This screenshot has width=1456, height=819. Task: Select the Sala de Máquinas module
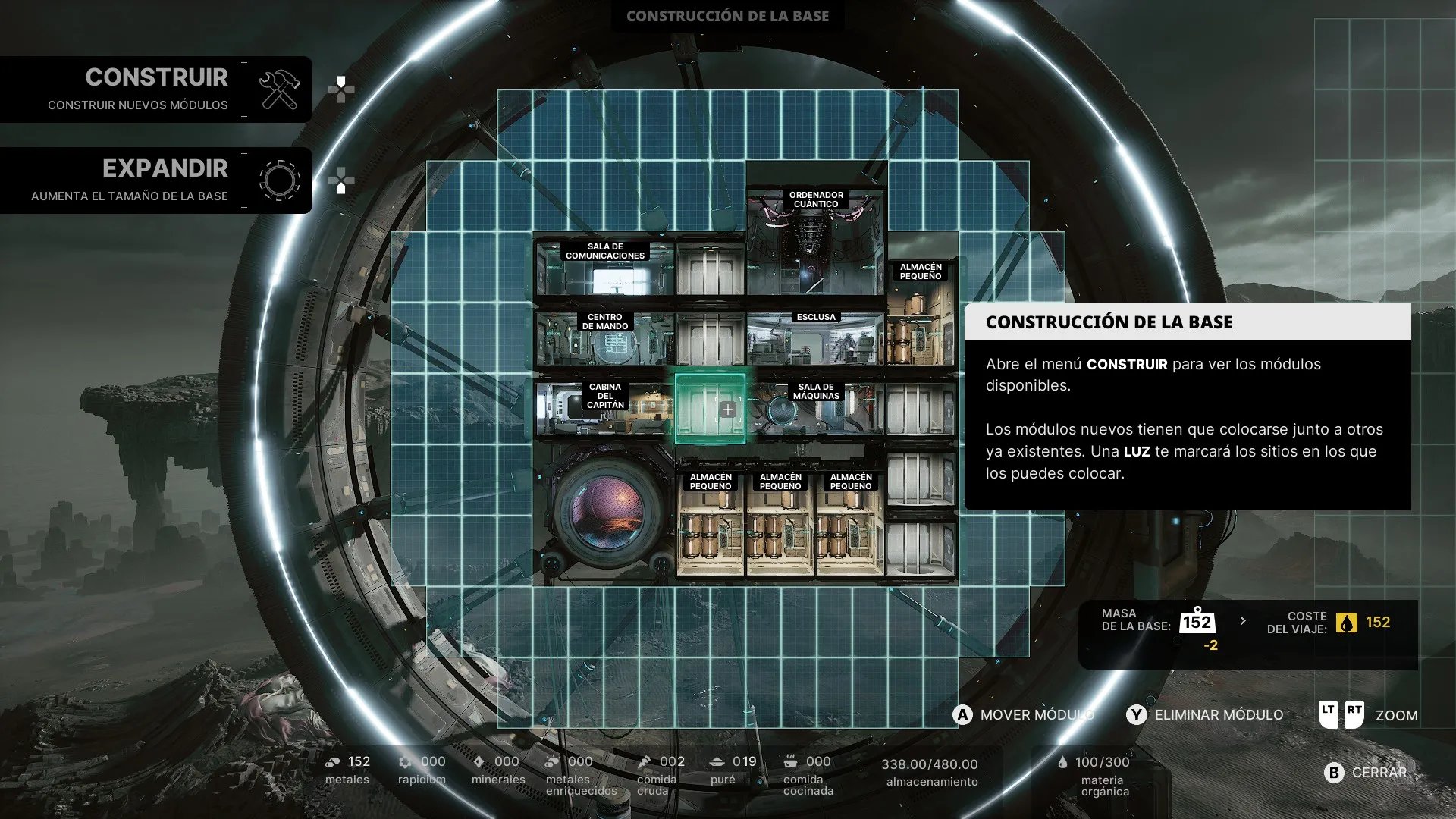click(815, 409)
